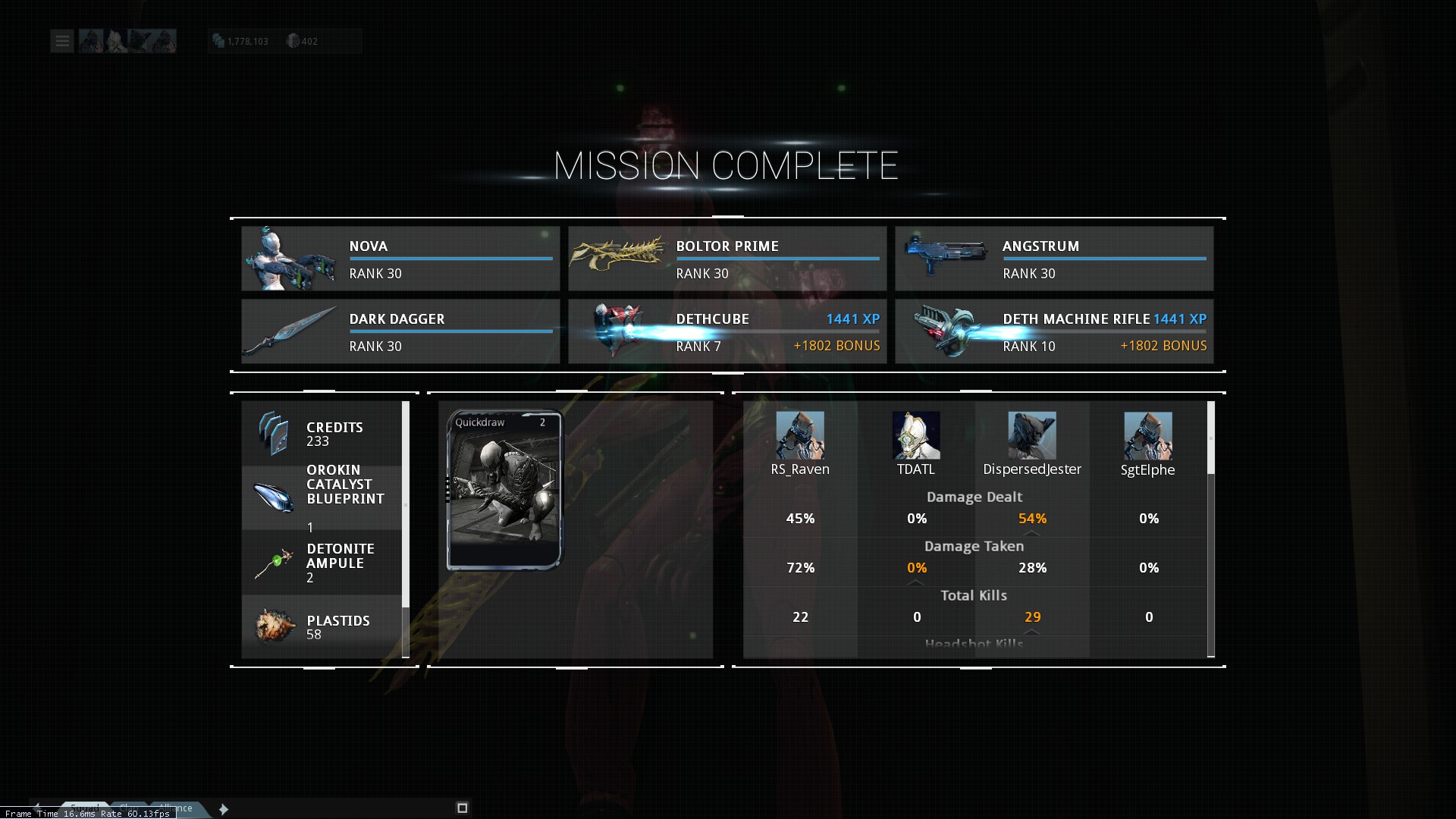Open the hamburger main menu
Image resolution: width=1456 pixels, height=819 pixels.
click(x=62, y=41)
